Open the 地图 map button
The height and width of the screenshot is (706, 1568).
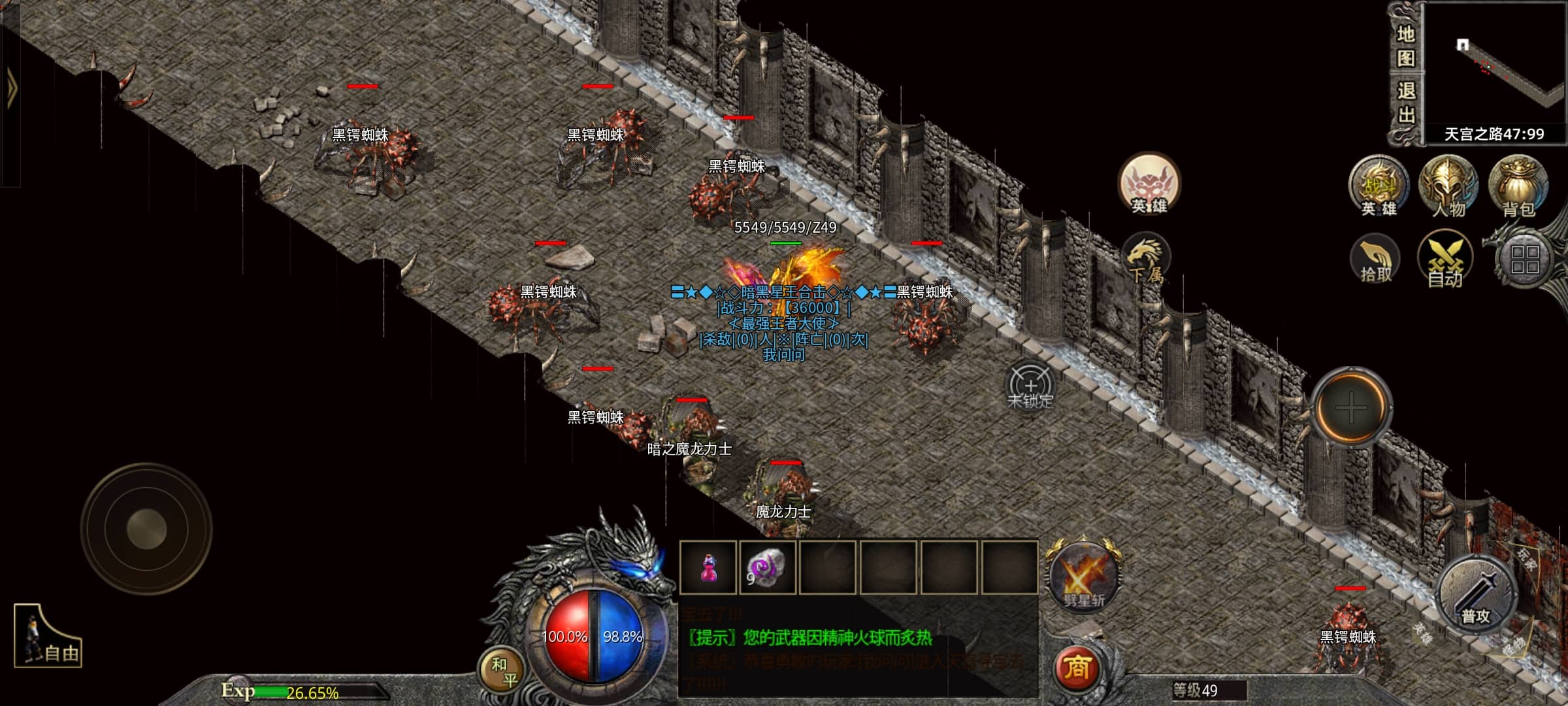pos(1405,46)
